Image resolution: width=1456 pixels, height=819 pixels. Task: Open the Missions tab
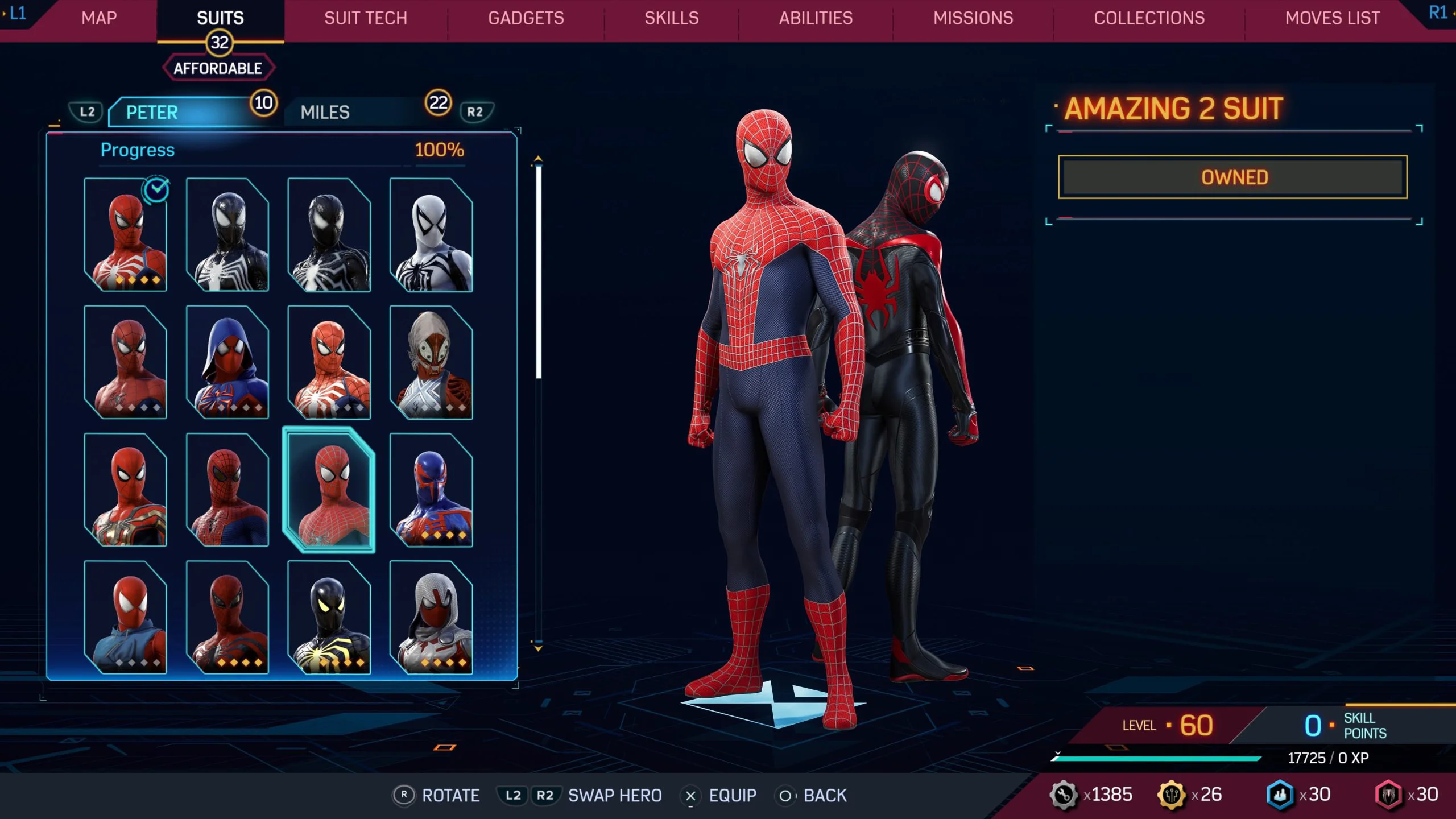pyautogui.click(x=973, y=18)
